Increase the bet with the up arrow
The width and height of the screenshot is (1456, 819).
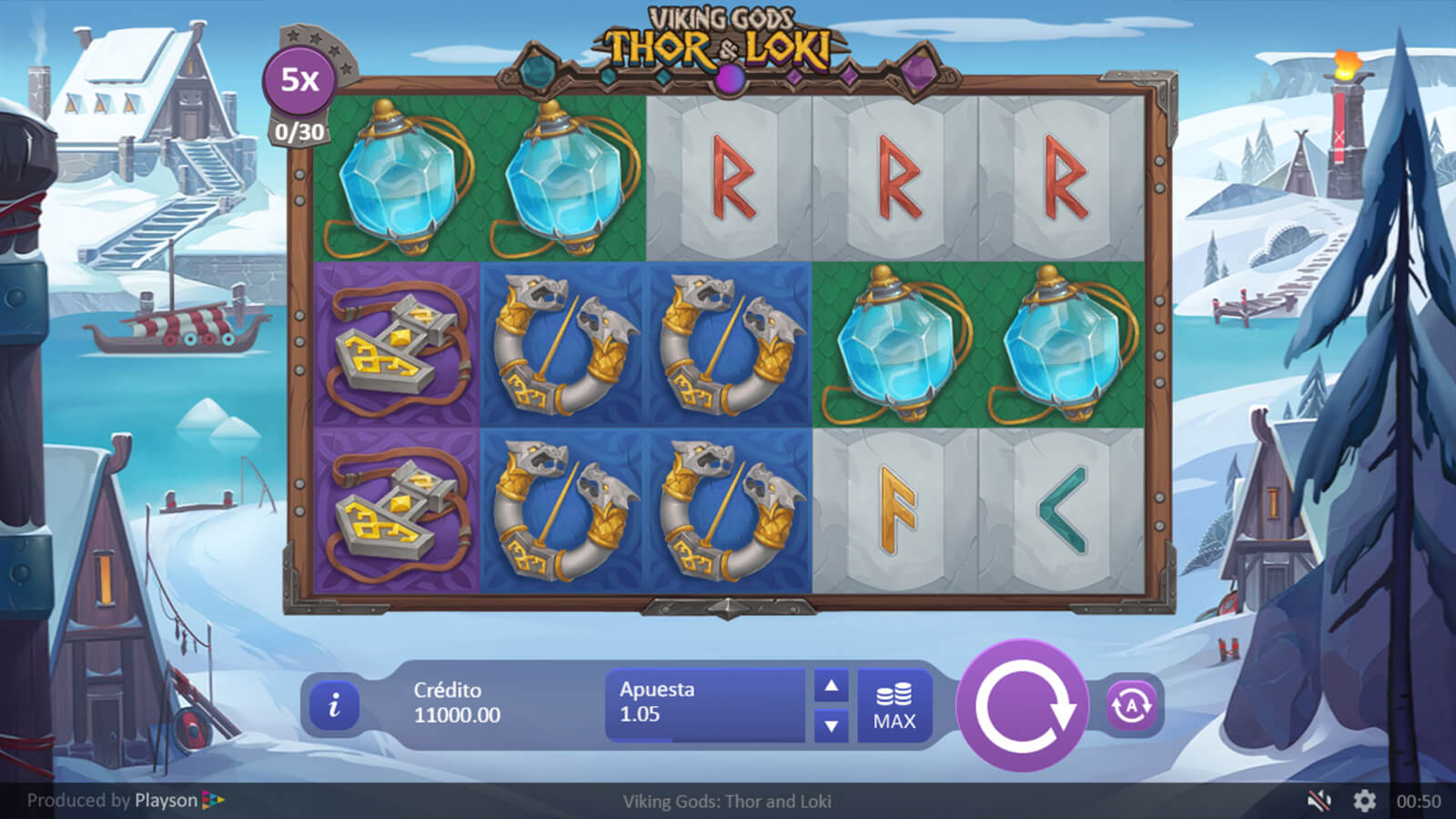point(831,686)
